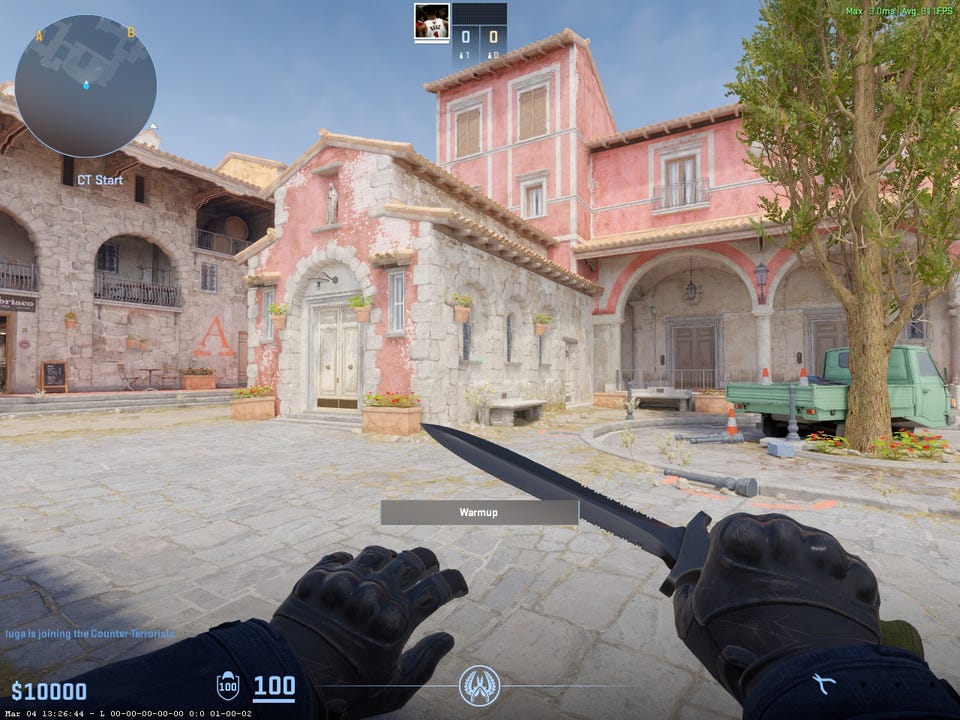Click the Warmup banner
Screen dimensions: 960x720
479,512
